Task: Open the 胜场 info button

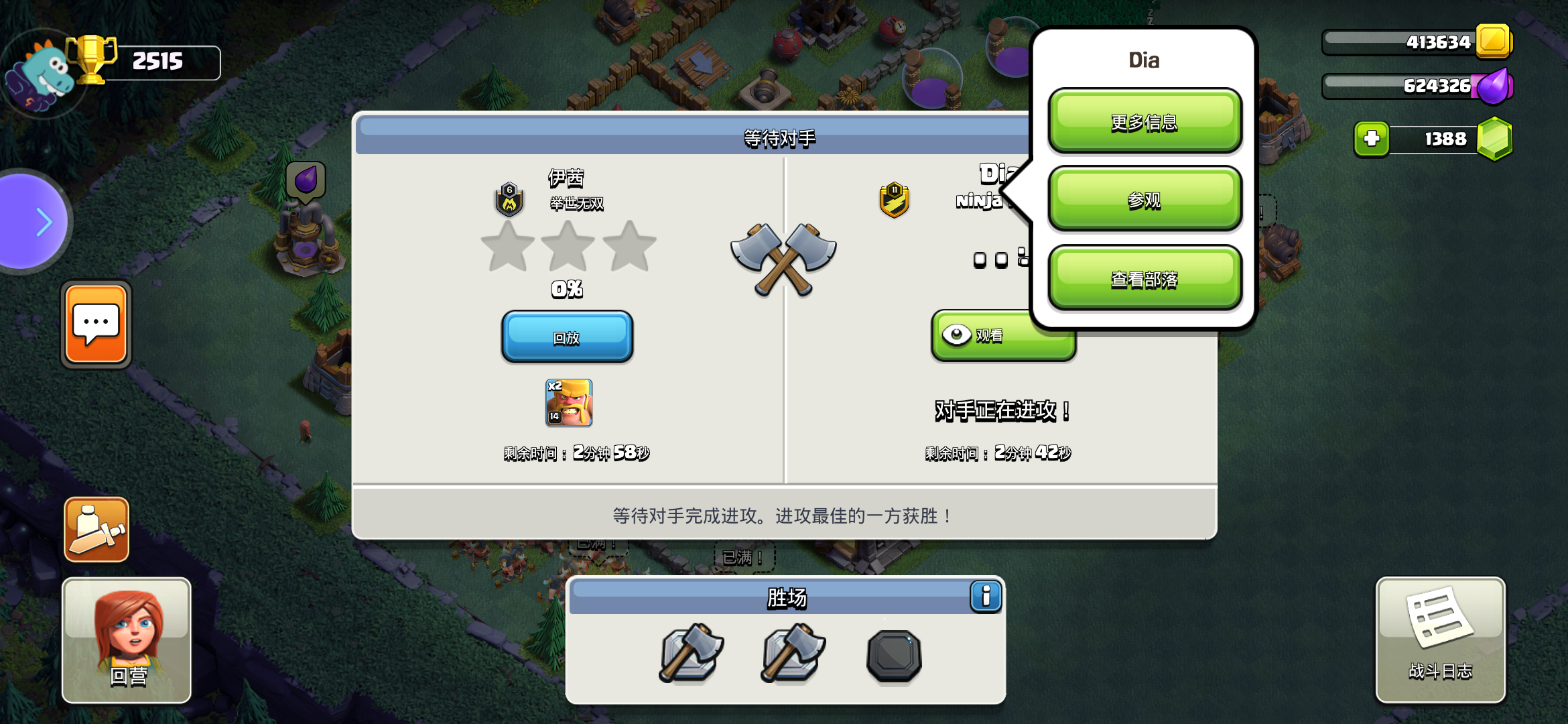Action: tap(984, 595)
